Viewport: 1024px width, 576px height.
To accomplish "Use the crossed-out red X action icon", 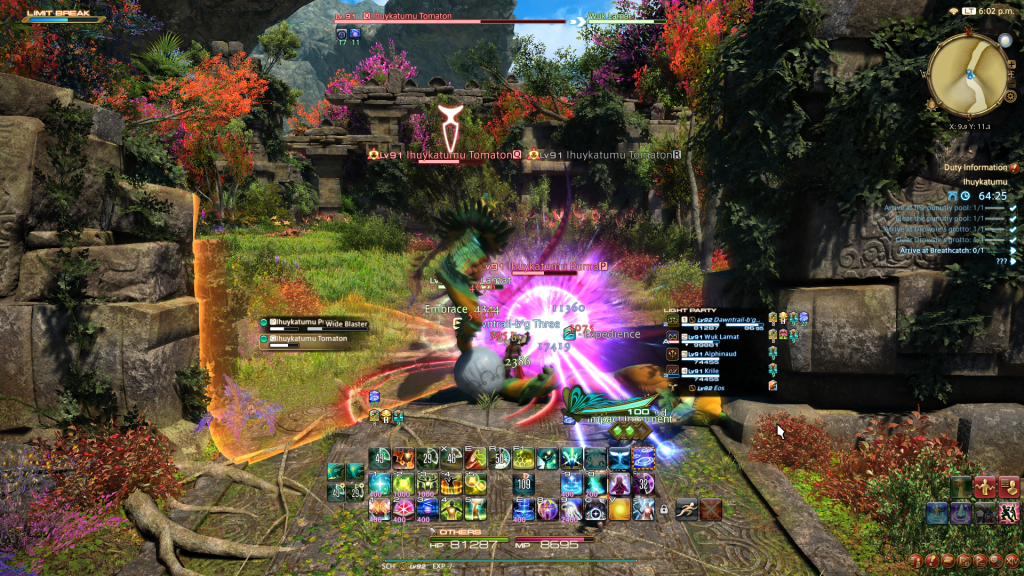I will point(711,509).
